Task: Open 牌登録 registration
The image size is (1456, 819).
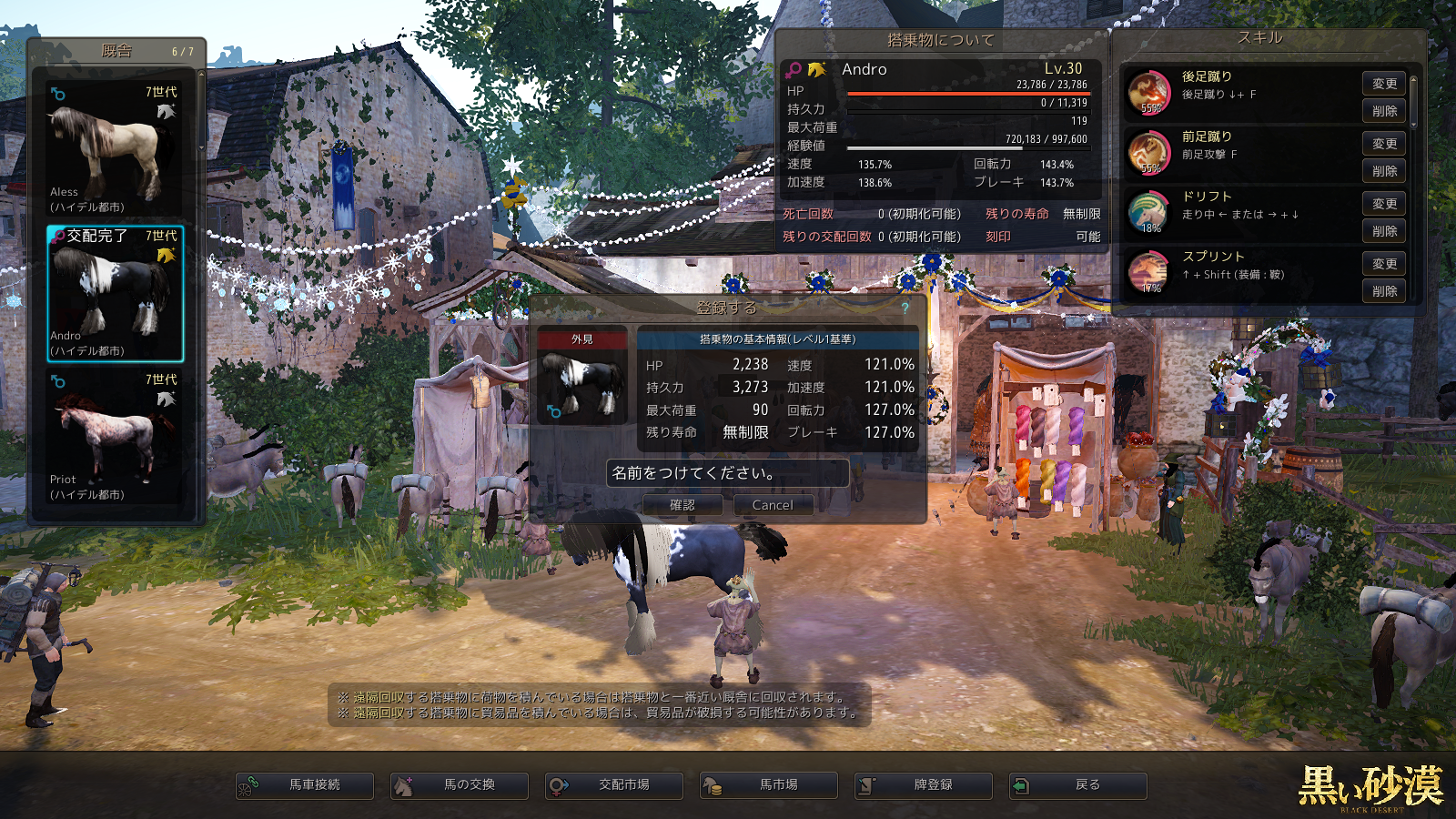Action: click(924, 785)
